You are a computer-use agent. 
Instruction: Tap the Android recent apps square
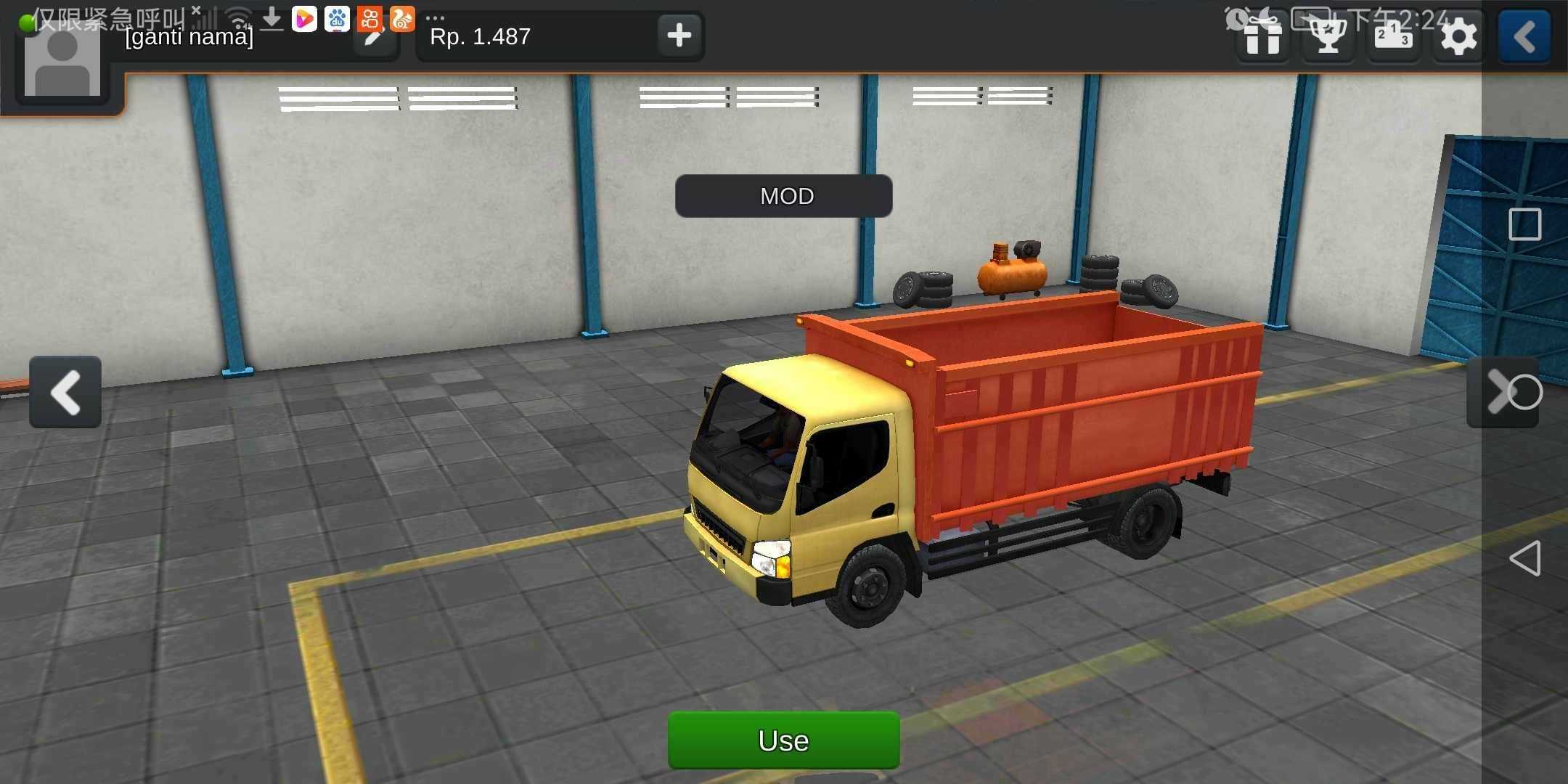pyautogui.click(x=1524, y=224)
